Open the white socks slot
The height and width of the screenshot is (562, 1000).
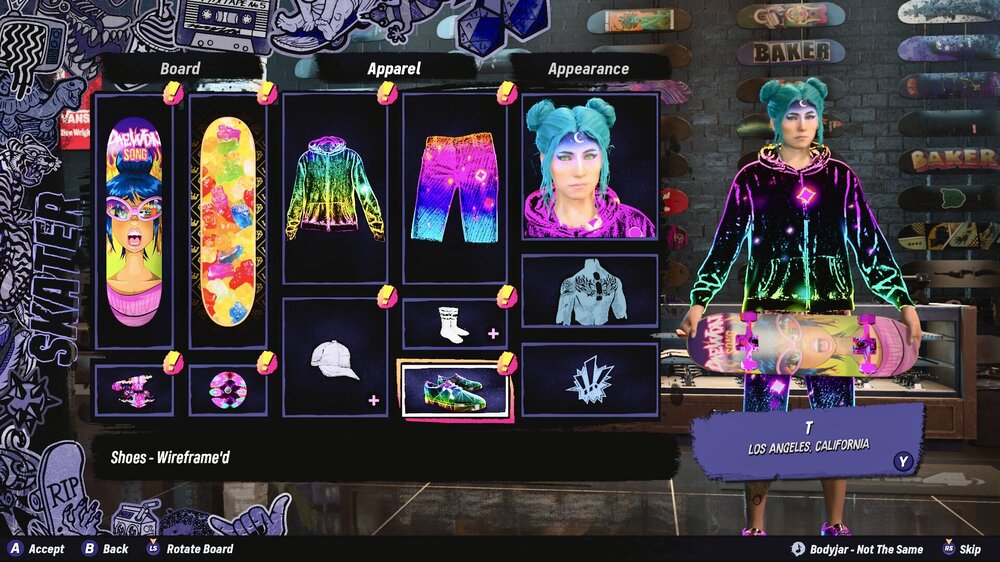tap(454, 324)
